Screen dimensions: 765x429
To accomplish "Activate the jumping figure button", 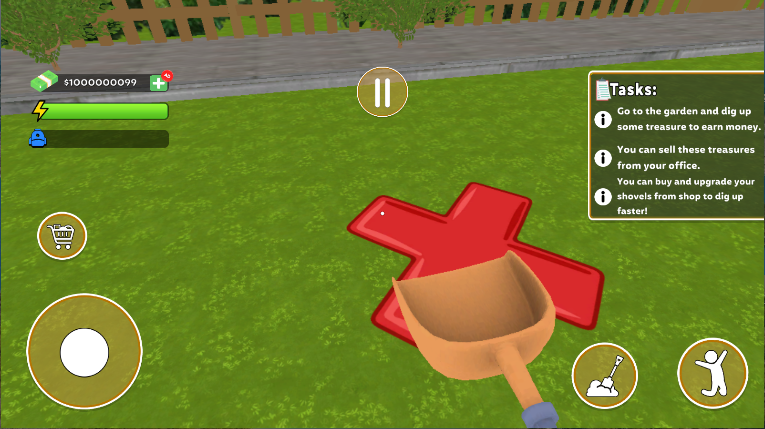I will 712,372.
